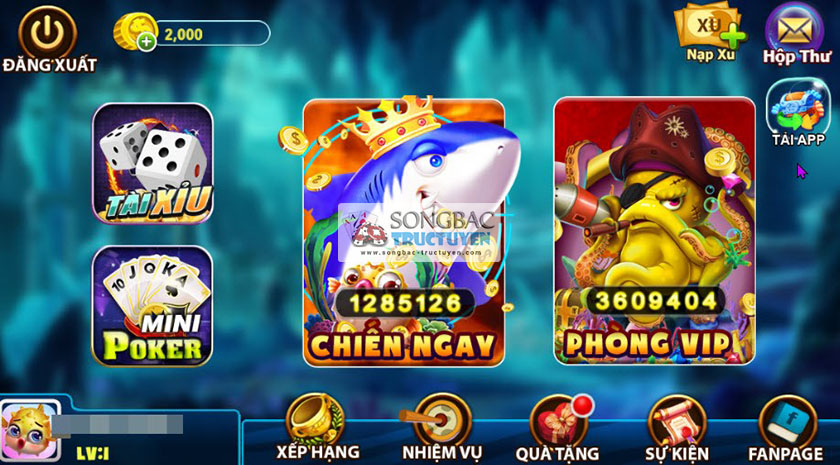Claim rewards in Quà Tặng

click(x=559, y=424)
